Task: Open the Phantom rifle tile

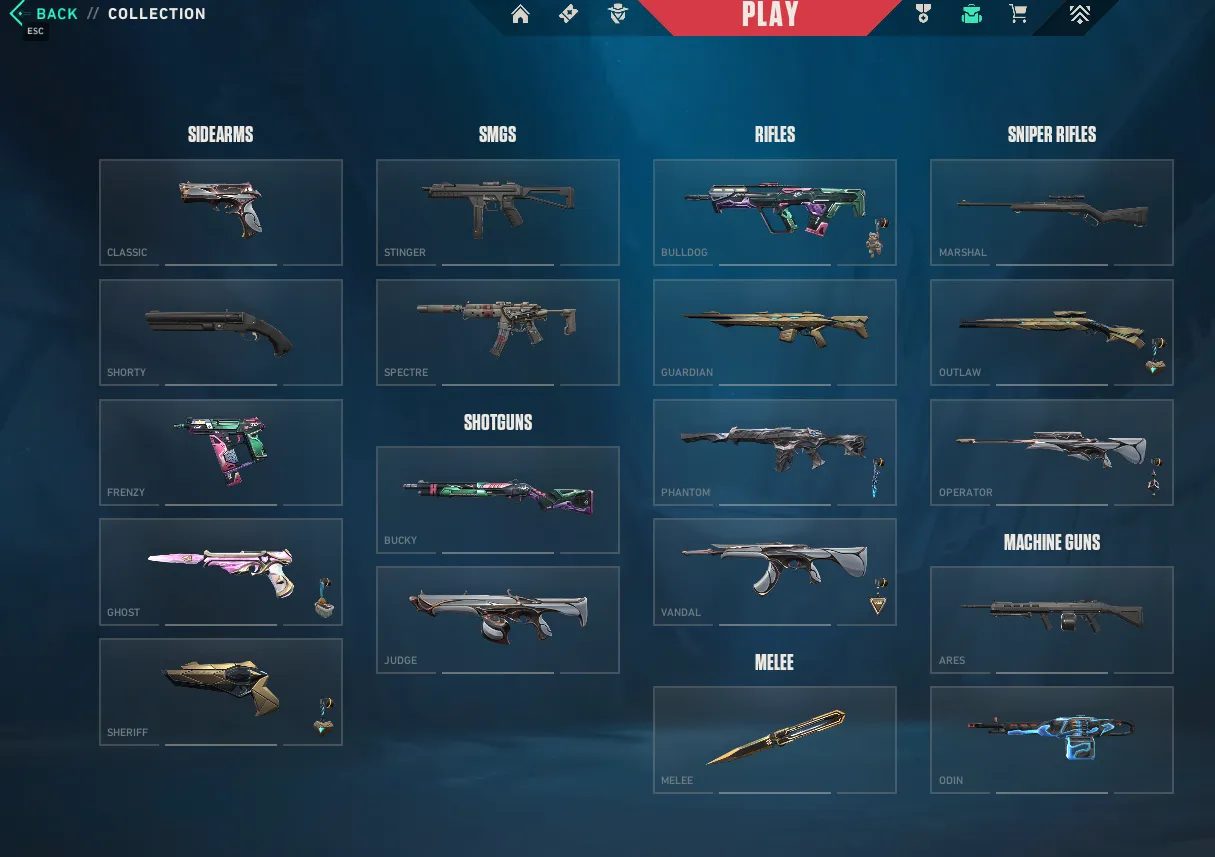Action: coord(775,452)
